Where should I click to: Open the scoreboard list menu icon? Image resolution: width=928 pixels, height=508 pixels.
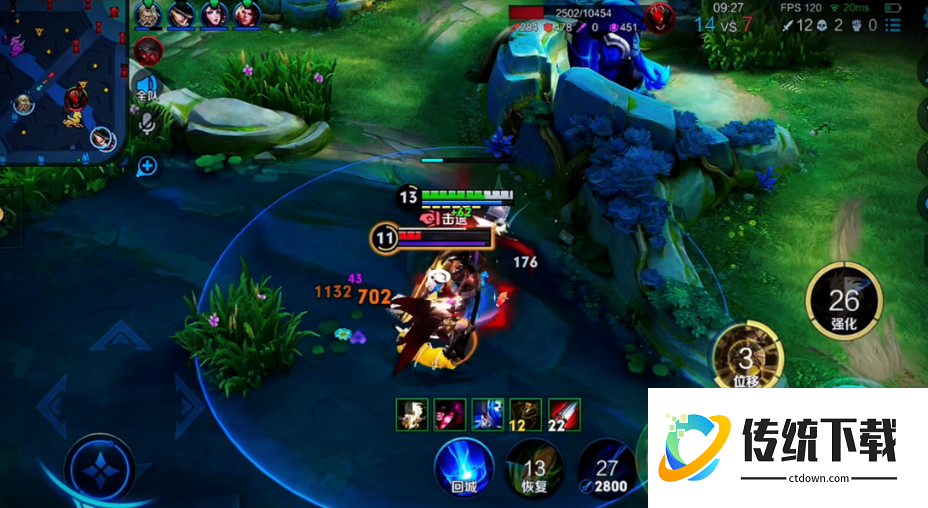[902, 25]
